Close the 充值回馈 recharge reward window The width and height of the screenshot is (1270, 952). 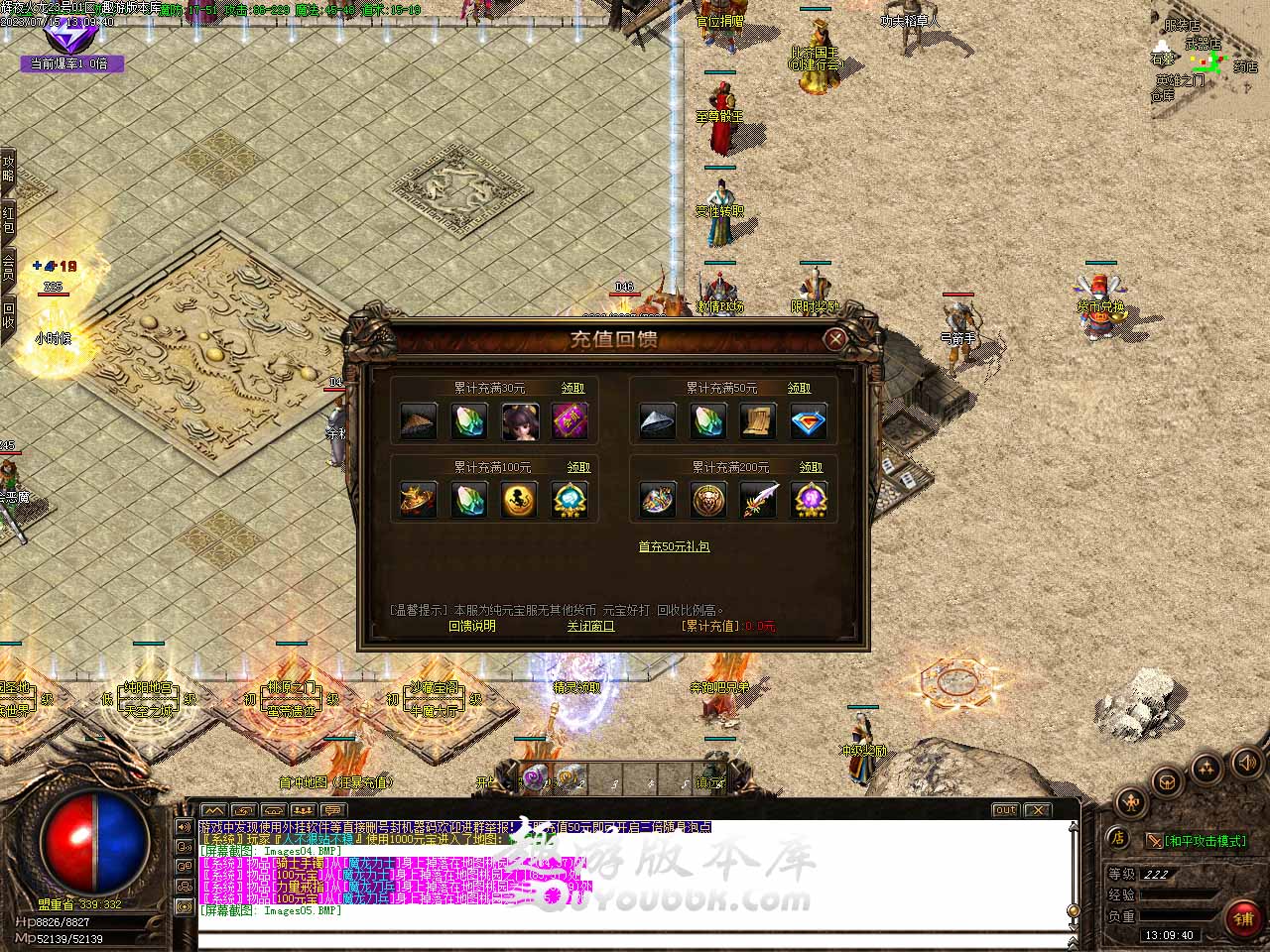pyautogui.click(x=835, y=339)
